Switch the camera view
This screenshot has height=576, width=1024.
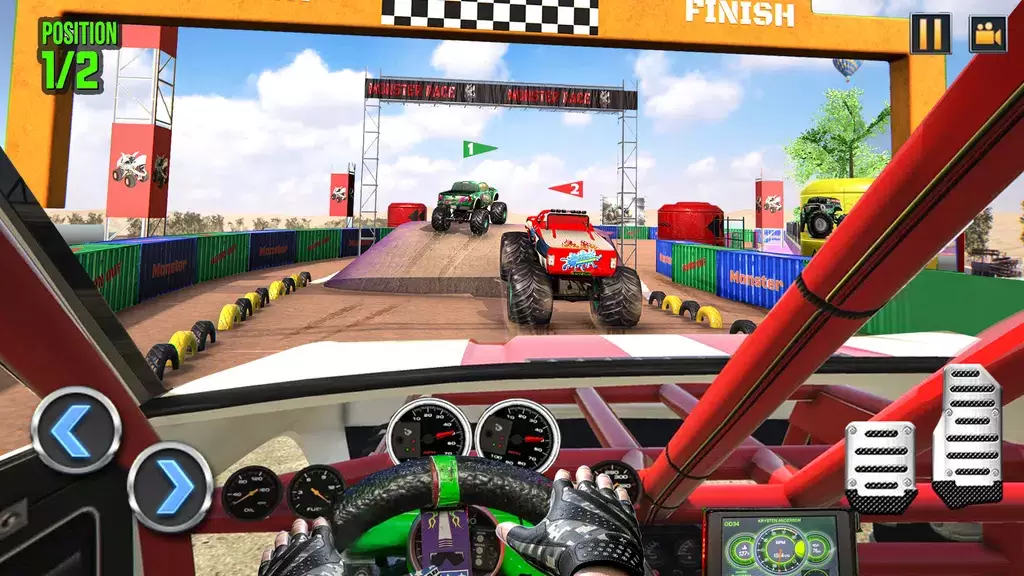click(987, 34)
